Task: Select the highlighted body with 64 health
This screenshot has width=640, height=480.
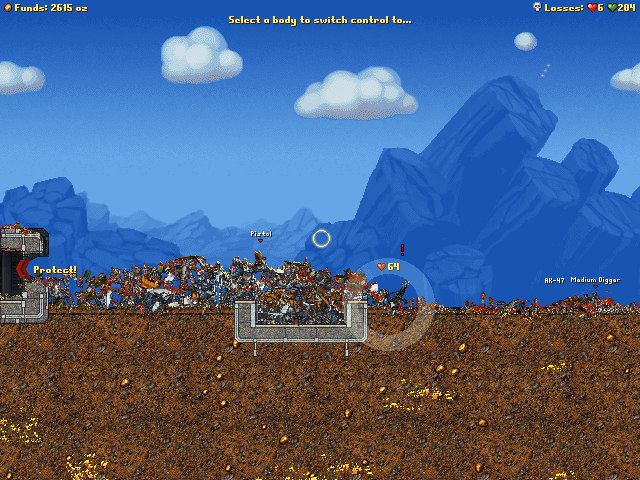Action: coord(400,293)
